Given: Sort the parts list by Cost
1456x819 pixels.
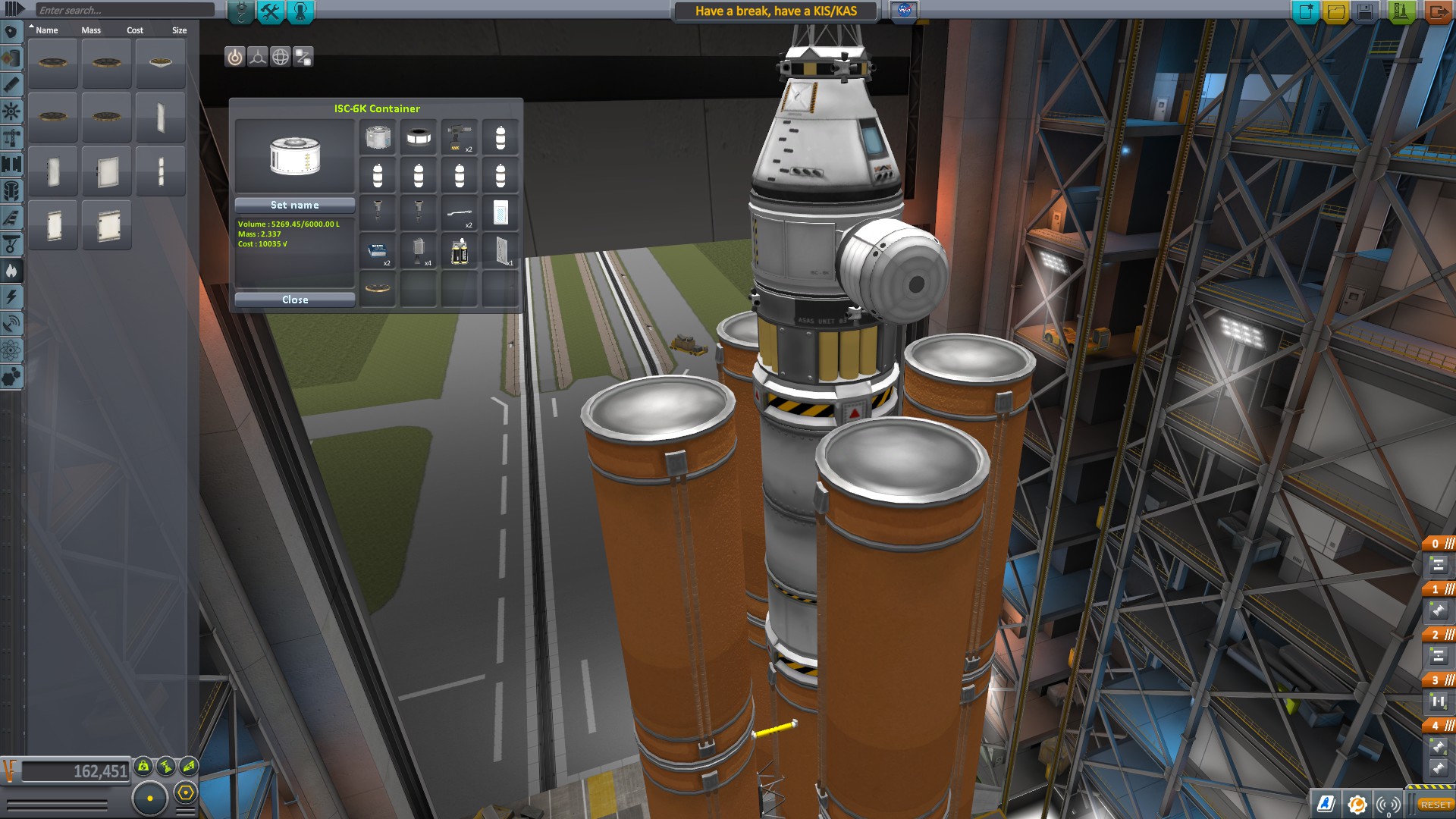Looking at the screenshot, I should (135, 30).
